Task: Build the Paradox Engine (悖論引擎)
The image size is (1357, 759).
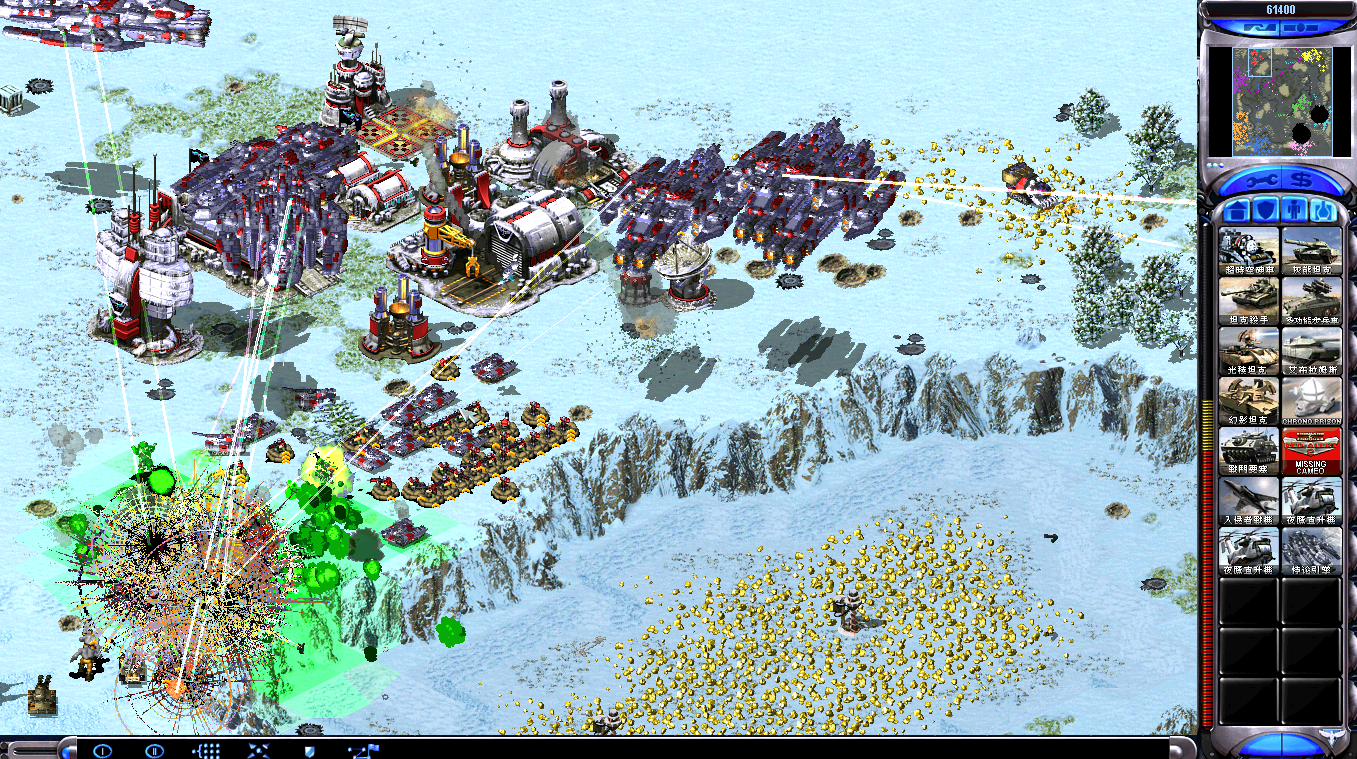Action: pyautogui.click(x=1311, y=551)
